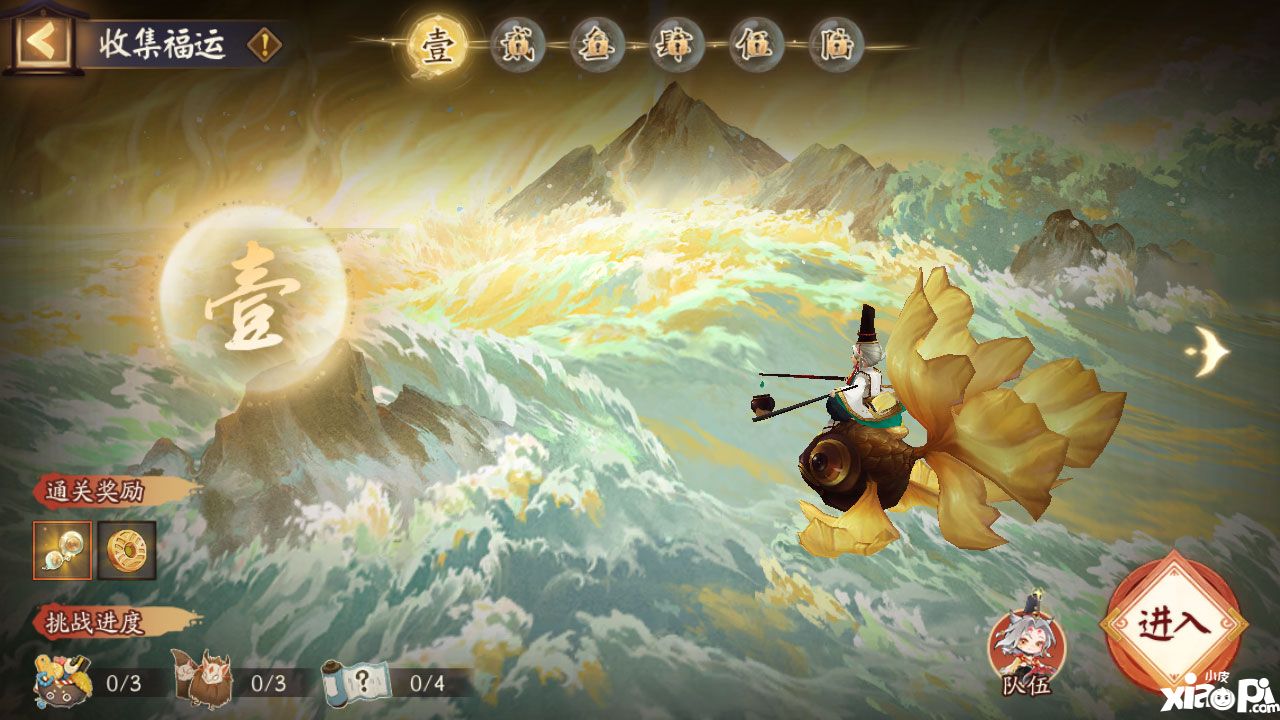This screenshot has width=1280, height=720.
Task: Choose stage tab 肆
Action: pos(676,47)
